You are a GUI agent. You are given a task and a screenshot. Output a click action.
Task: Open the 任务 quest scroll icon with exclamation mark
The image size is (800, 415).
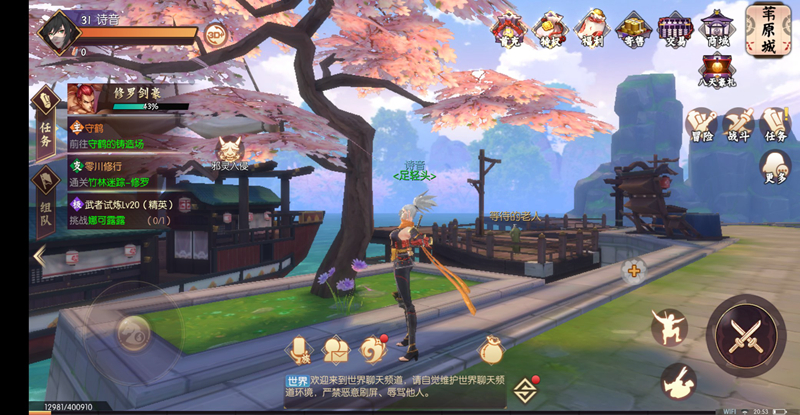(774, 125)
